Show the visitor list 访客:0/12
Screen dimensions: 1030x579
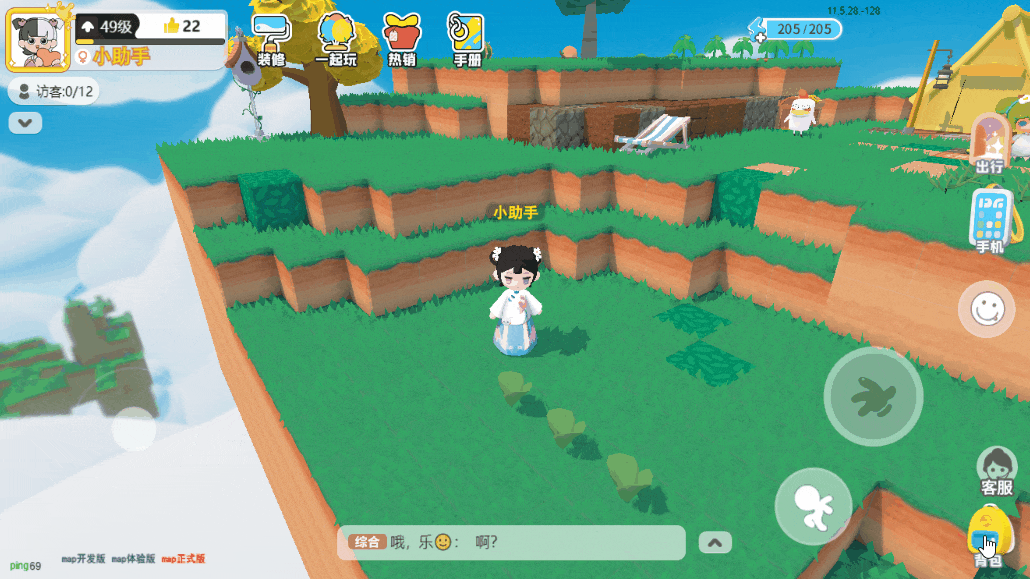(54, 92)
